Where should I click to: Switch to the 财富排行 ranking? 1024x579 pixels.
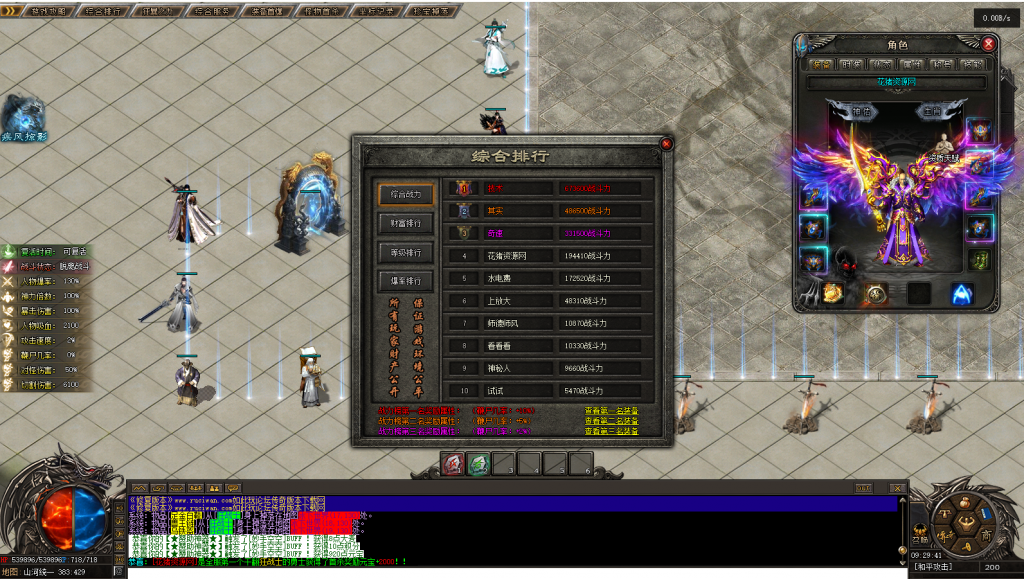point(406,223)
